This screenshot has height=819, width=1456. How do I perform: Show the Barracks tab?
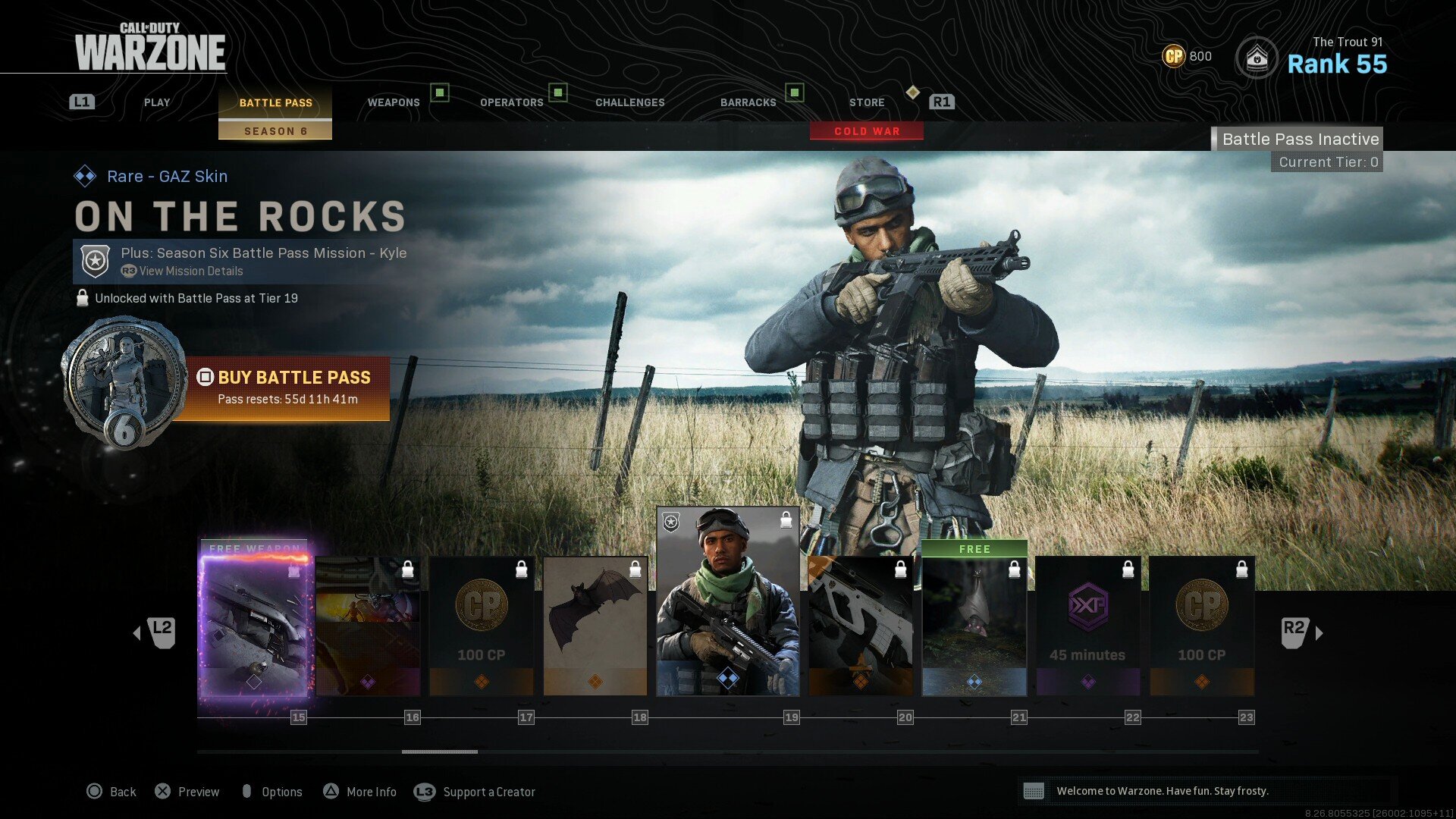click(748, 102)
